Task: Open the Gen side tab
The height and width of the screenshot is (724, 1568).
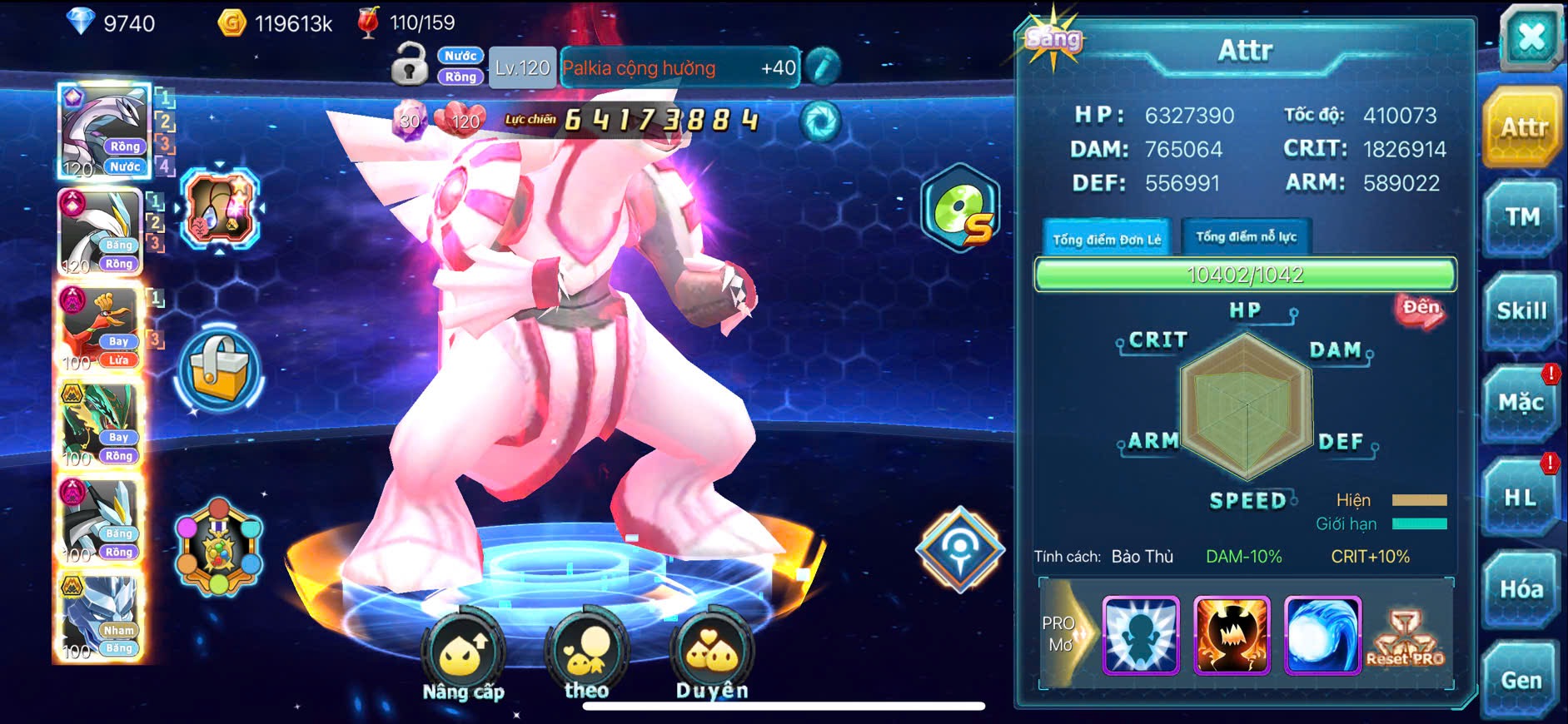Action: 1521,681
